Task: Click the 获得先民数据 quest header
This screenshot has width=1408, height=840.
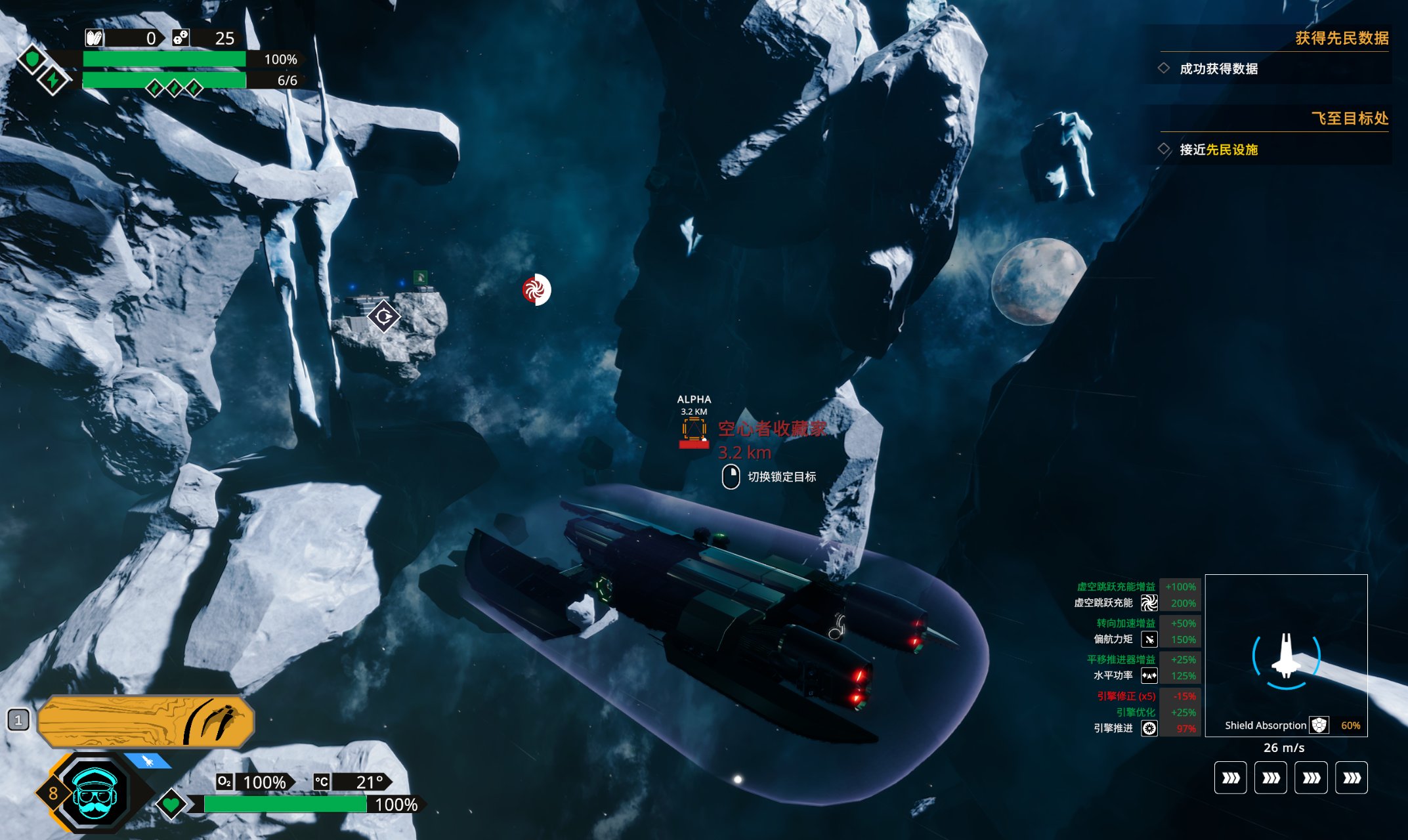Action: 1341,38
